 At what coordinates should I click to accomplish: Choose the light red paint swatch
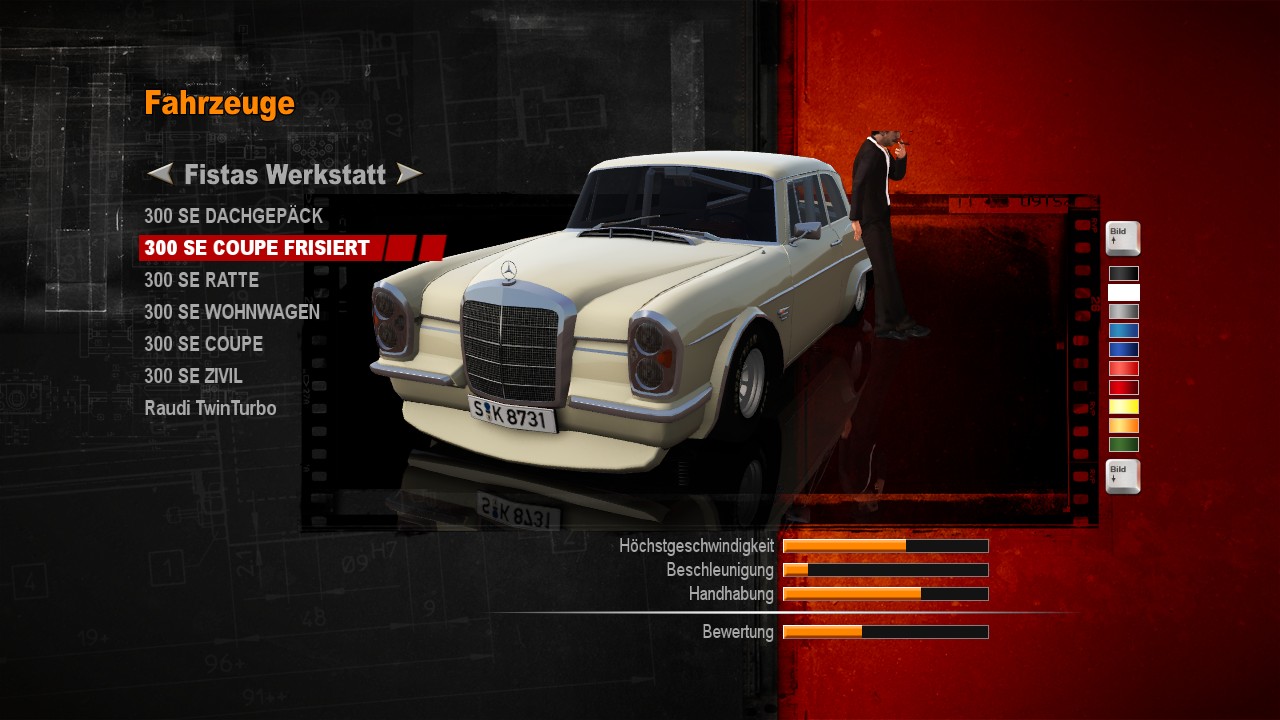click(1123, 368)
